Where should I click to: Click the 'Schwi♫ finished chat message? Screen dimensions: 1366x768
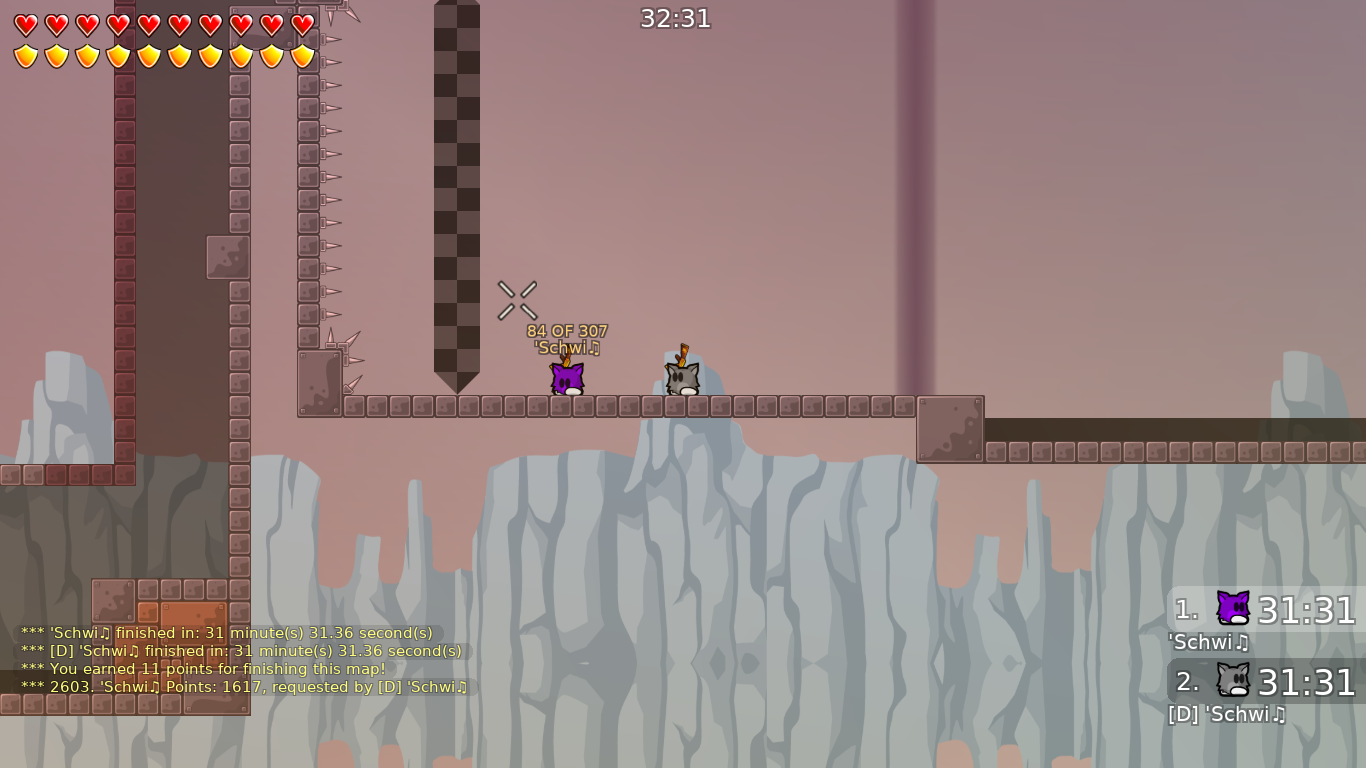click(227, 632)
